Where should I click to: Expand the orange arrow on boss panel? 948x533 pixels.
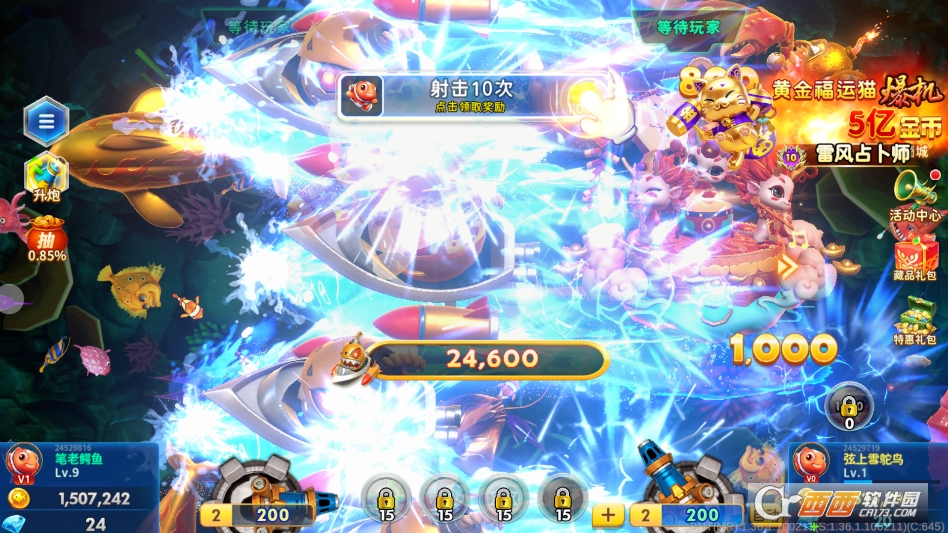coord(788,266)
